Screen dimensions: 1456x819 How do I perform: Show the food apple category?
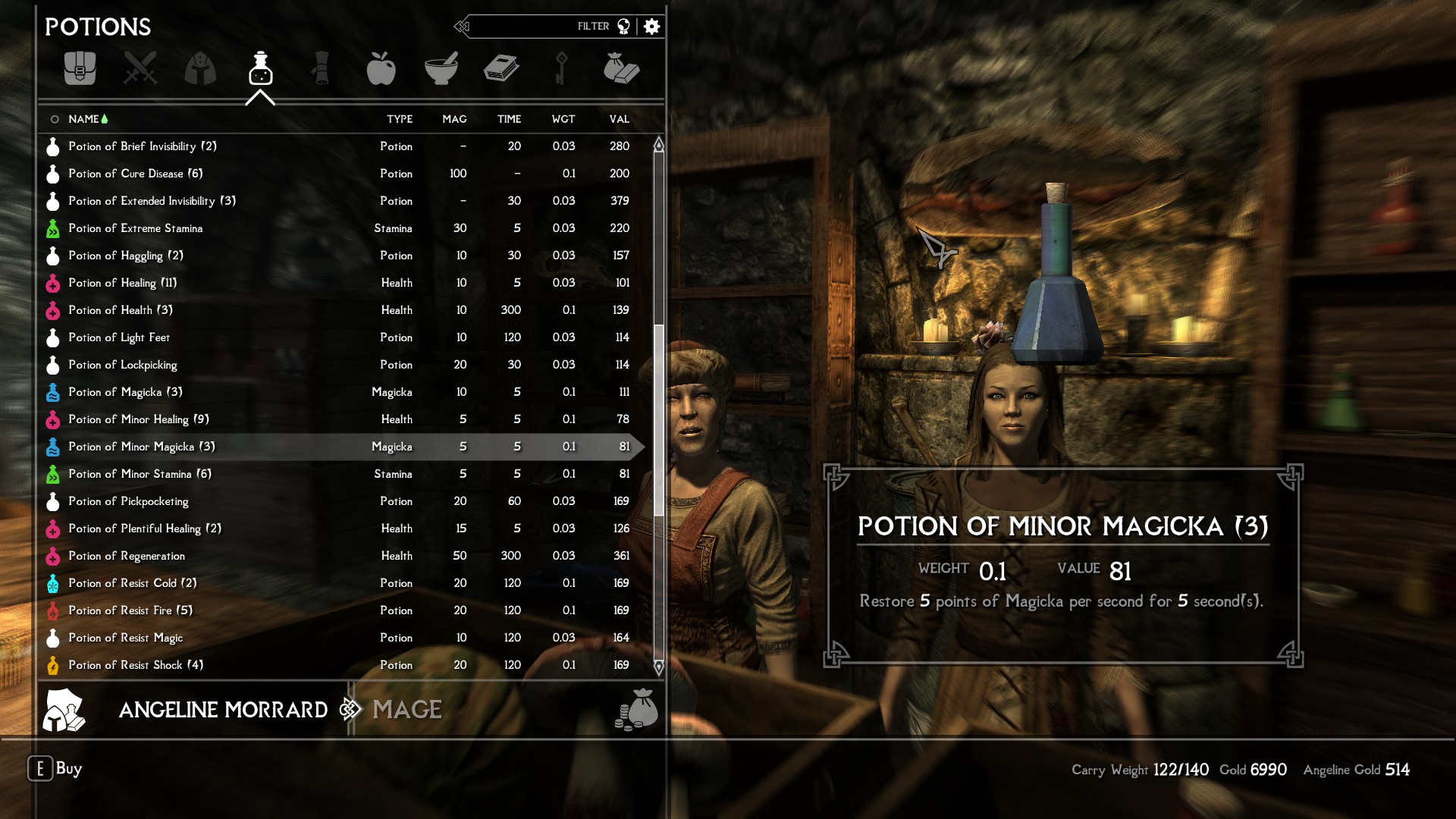(381, 68)
